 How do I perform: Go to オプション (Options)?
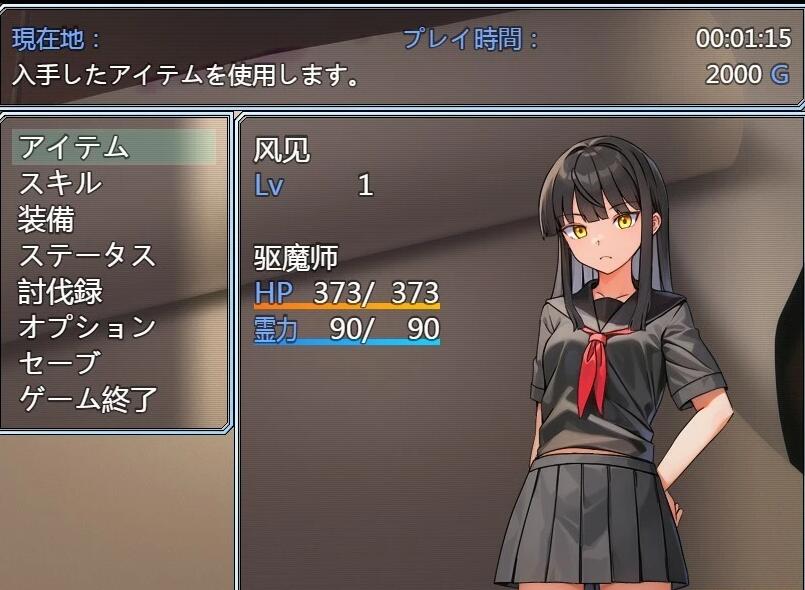(87, 327)
